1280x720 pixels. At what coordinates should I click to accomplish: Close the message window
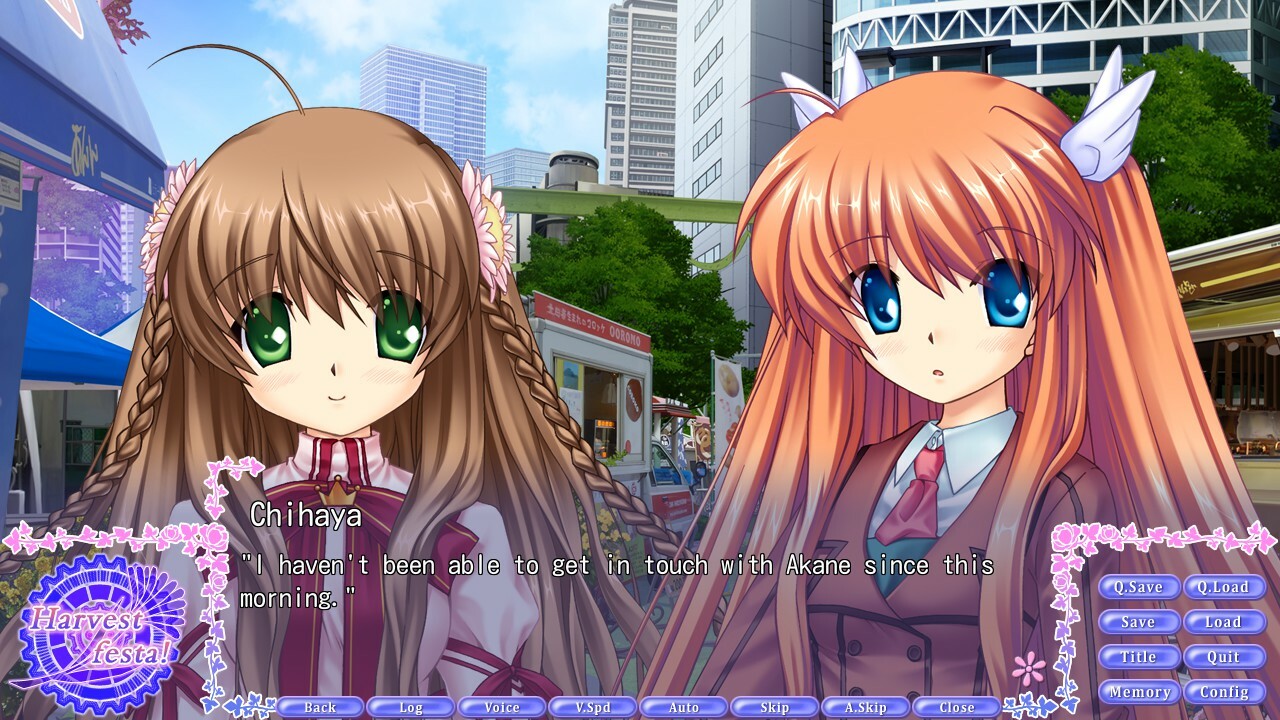(956, 706)
